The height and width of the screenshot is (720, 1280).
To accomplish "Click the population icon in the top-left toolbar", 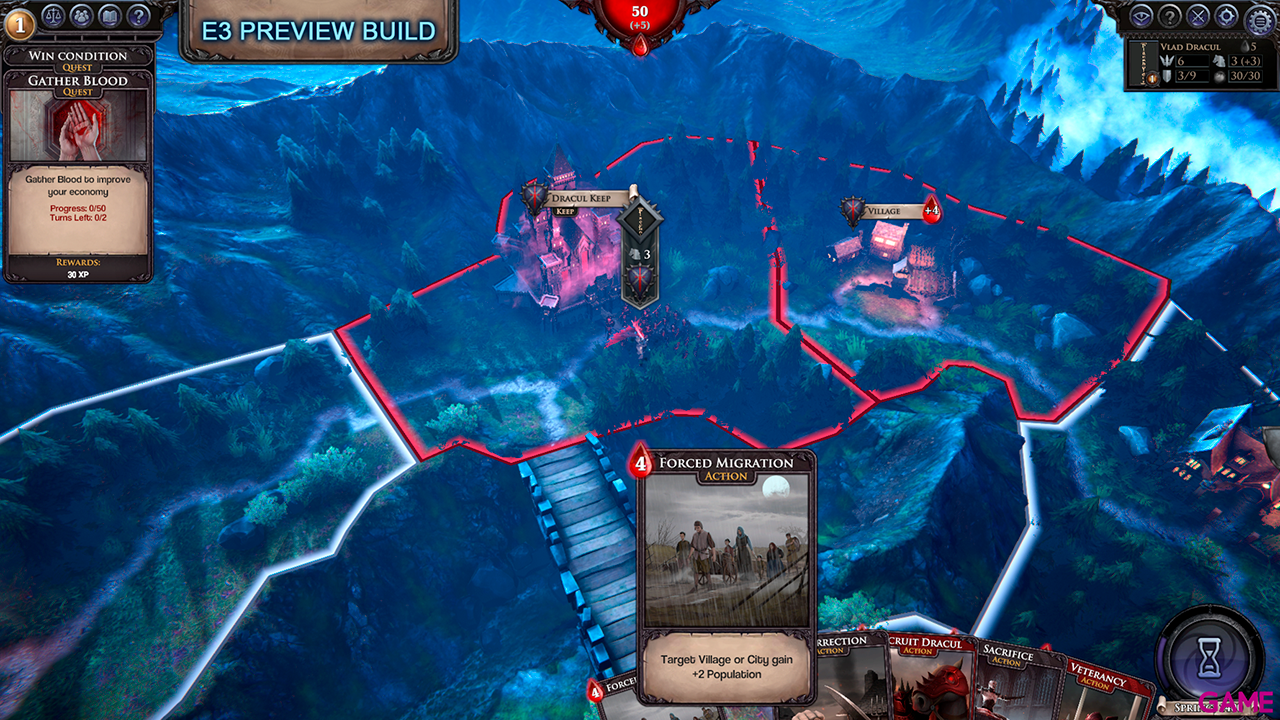I will 81,16.
